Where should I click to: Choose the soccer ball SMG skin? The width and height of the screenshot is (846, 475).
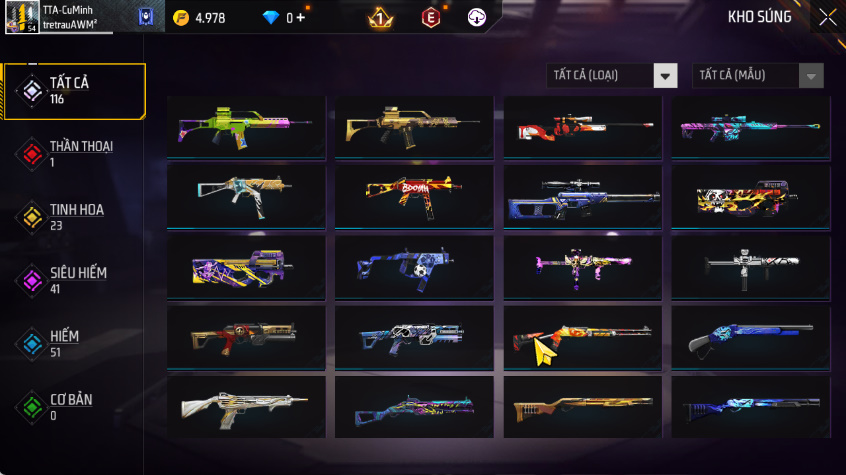[x=413, y=267]
